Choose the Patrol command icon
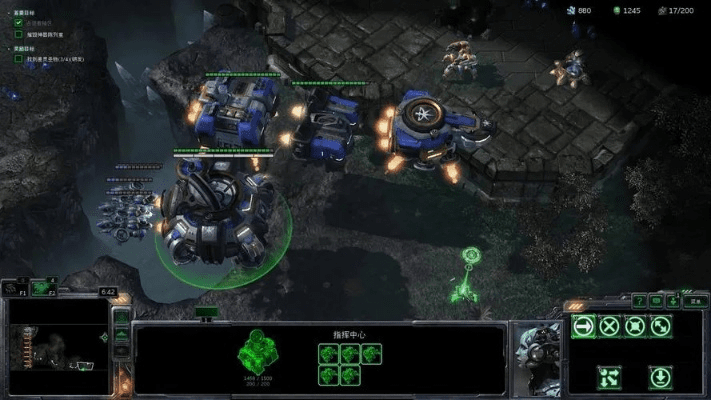 click(661, 326)
